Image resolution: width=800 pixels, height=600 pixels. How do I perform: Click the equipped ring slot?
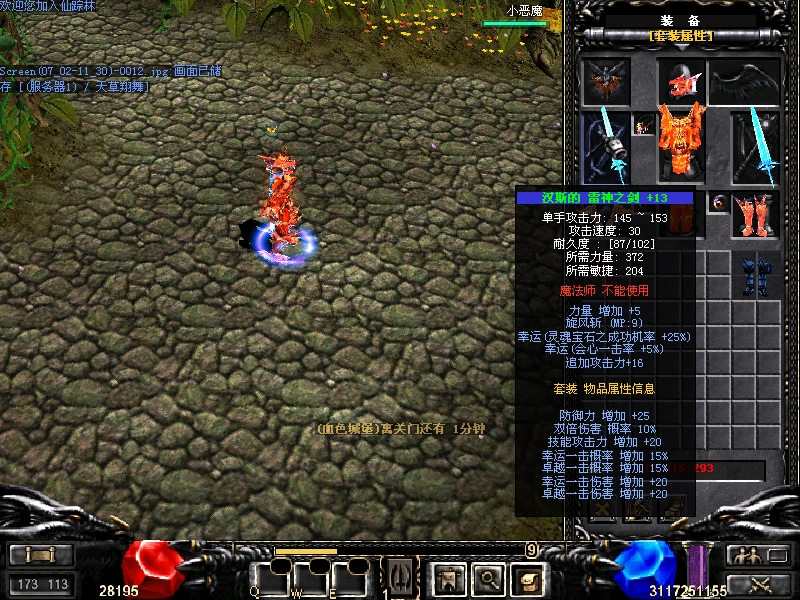coord(719,203)
